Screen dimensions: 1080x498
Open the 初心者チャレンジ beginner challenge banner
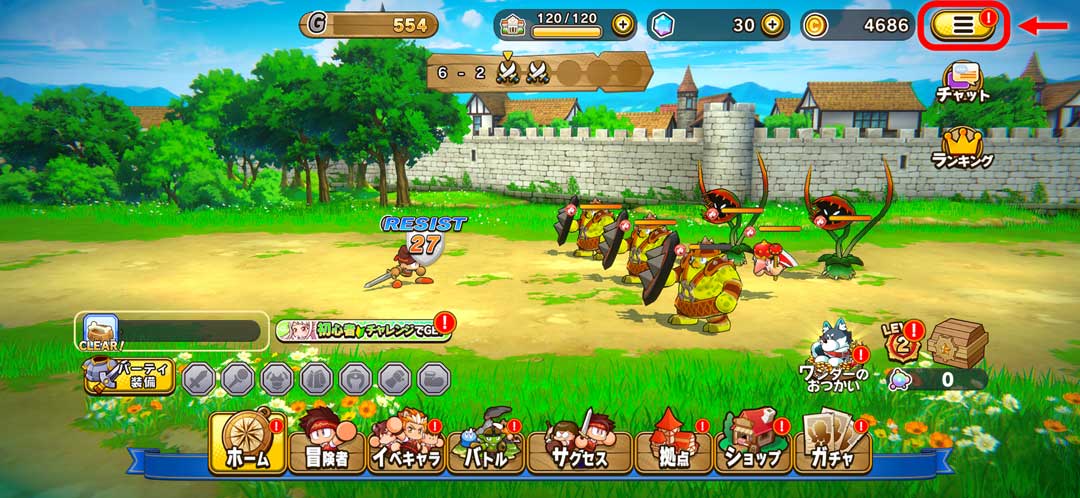point(362,331)
